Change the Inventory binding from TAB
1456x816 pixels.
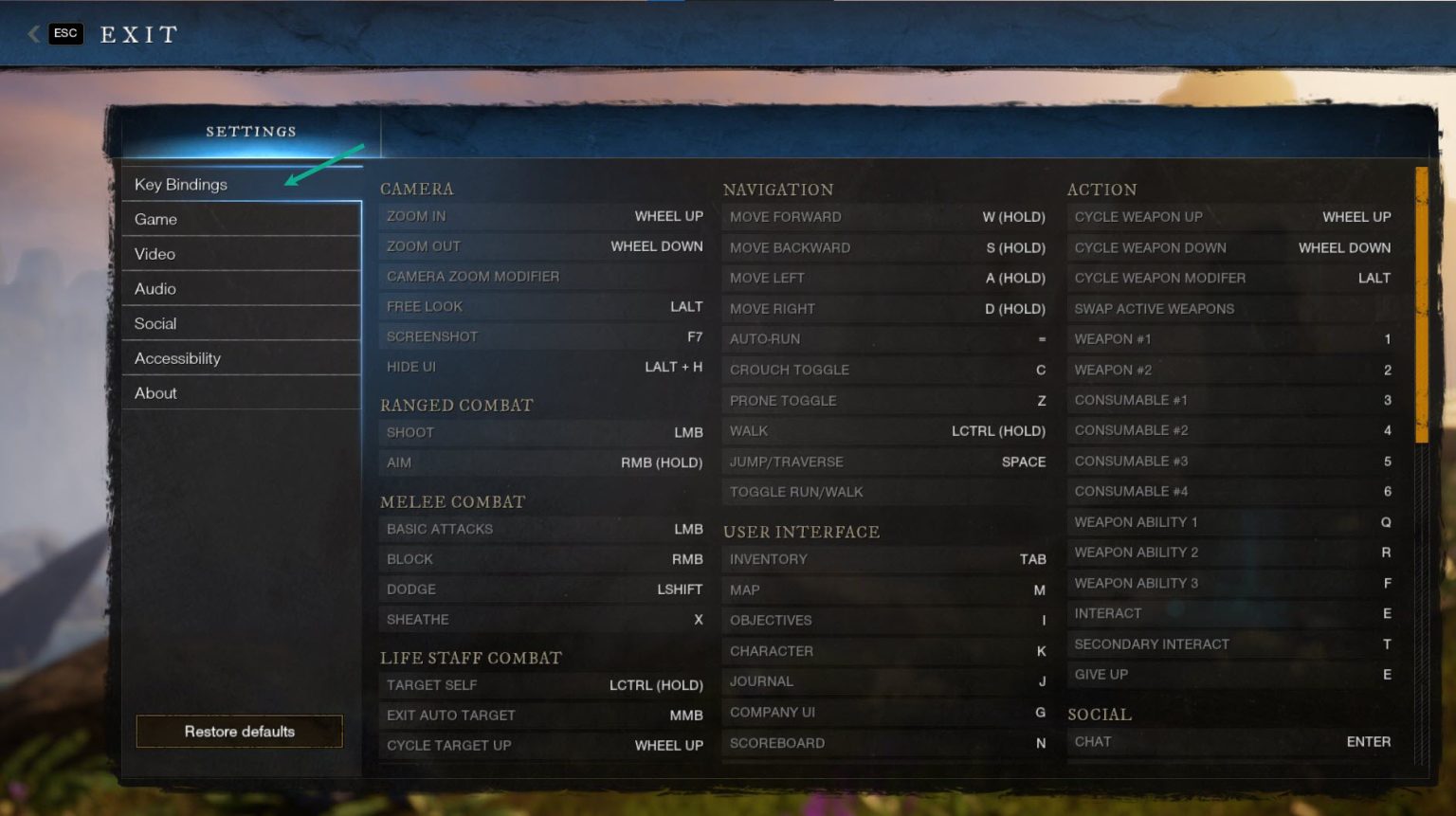886,559
